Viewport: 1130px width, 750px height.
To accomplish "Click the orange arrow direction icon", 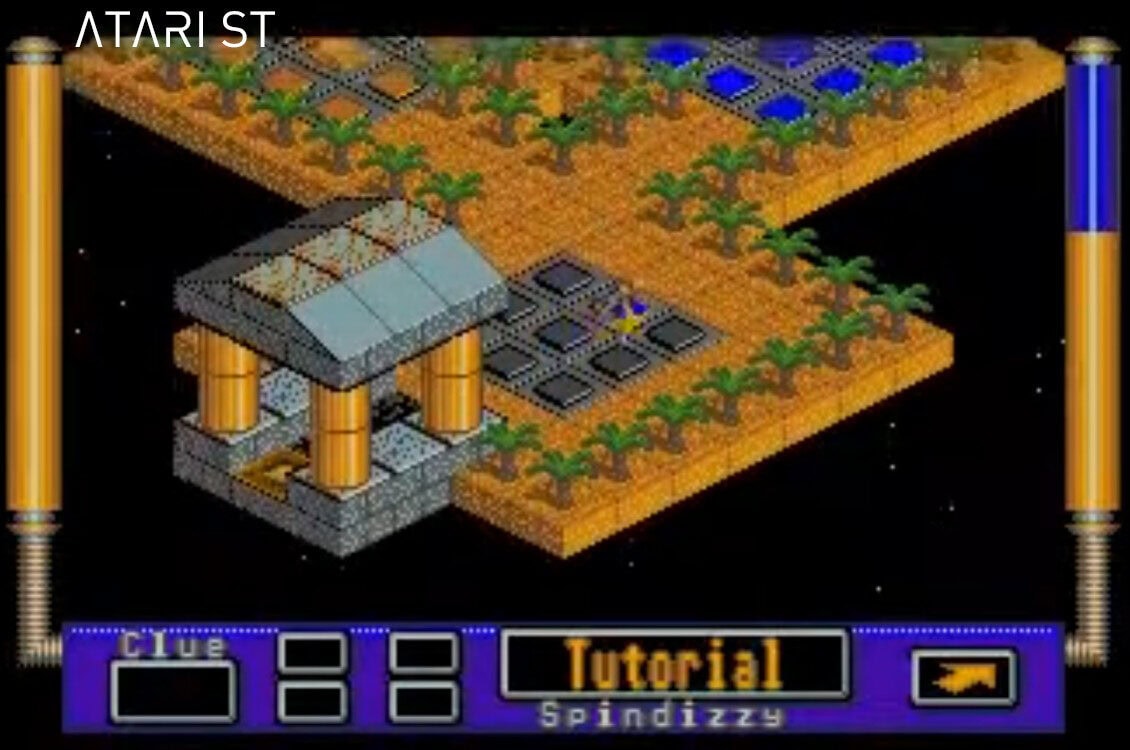I will coord(963,679).
